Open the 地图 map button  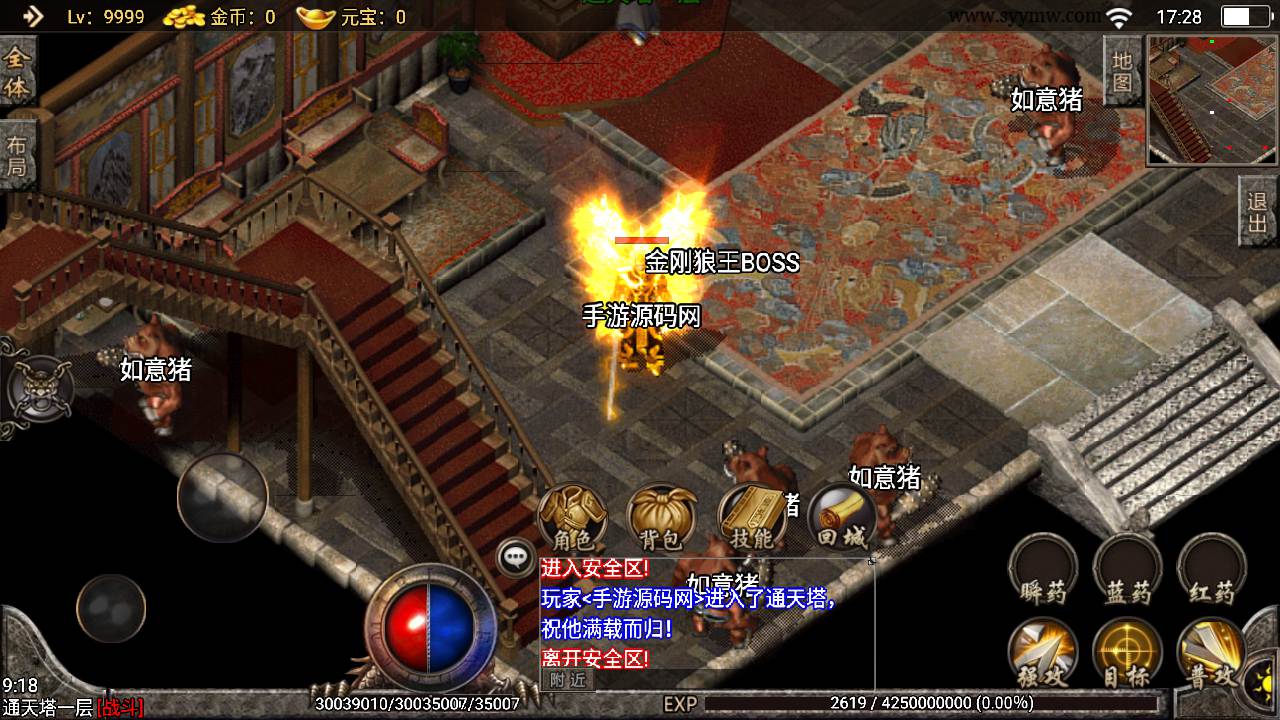[x=1122, y=70]
